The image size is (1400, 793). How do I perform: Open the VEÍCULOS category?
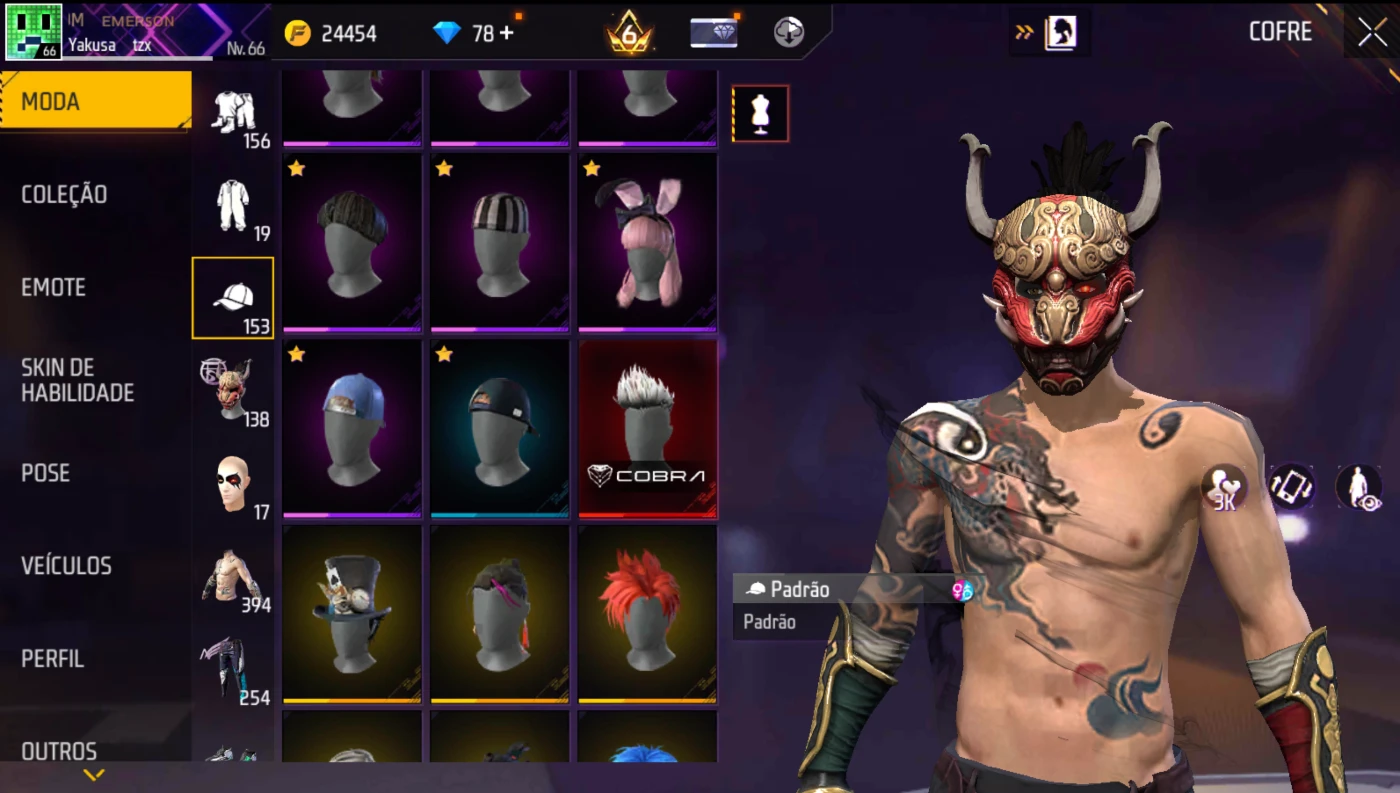tap(66, 566)
